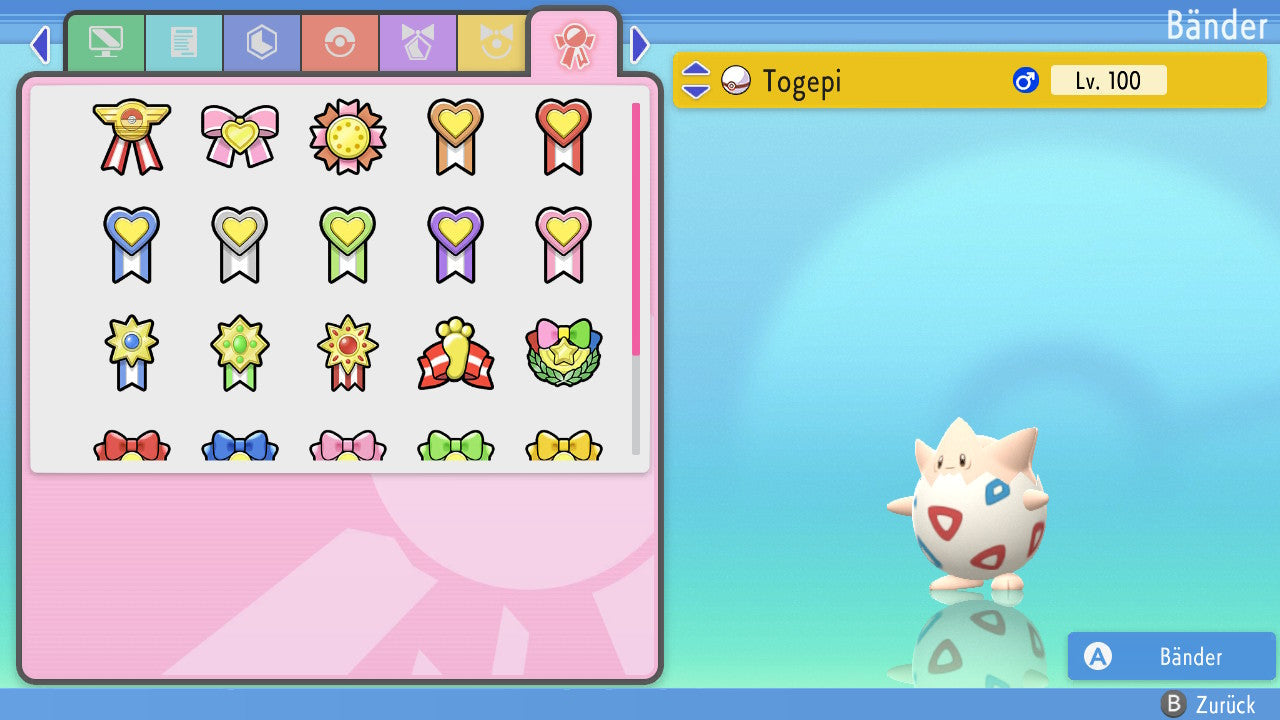Screen dimensions: 1280x720
Task: Choose the yellow medal tab
Action: (492, 43)
